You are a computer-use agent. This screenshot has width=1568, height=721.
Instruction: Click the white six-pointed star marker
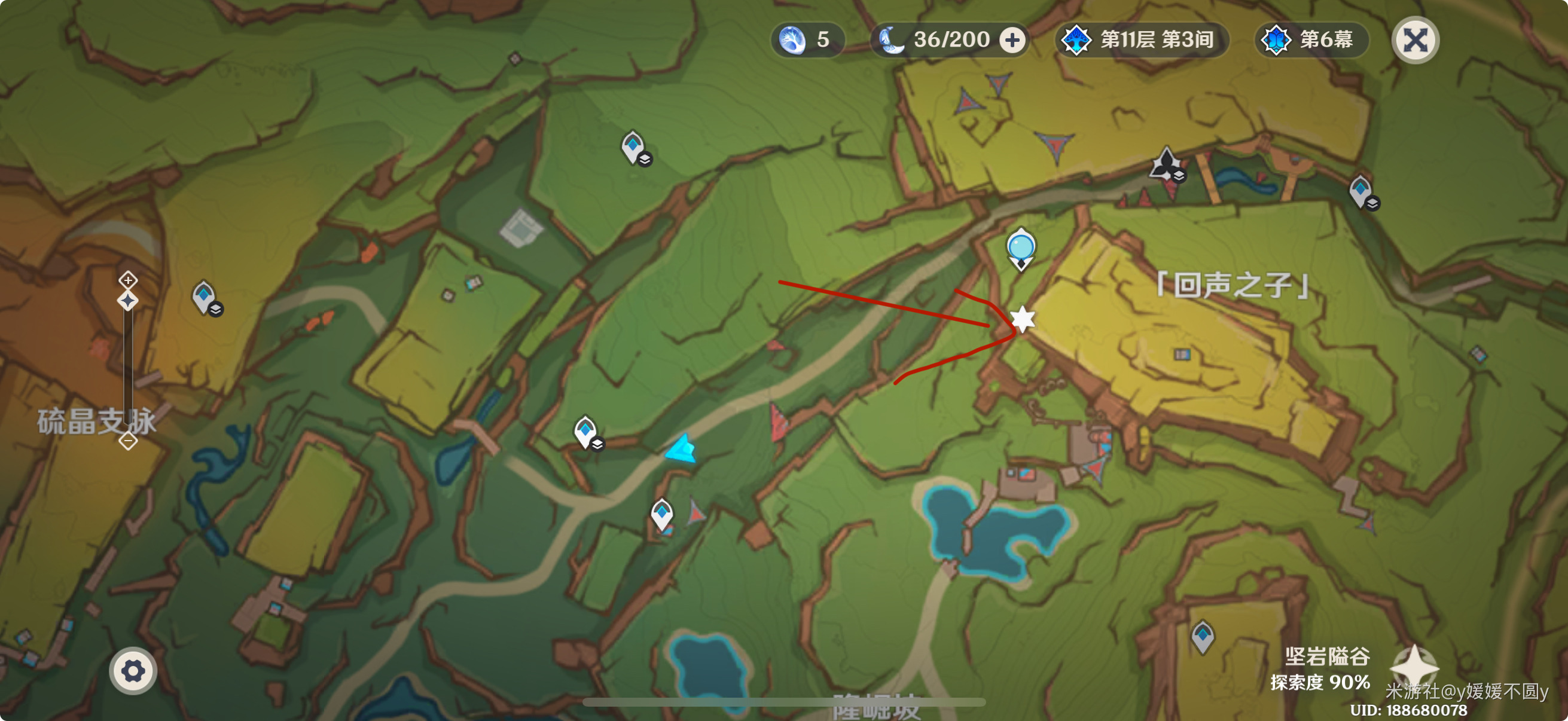[1022, 319]
